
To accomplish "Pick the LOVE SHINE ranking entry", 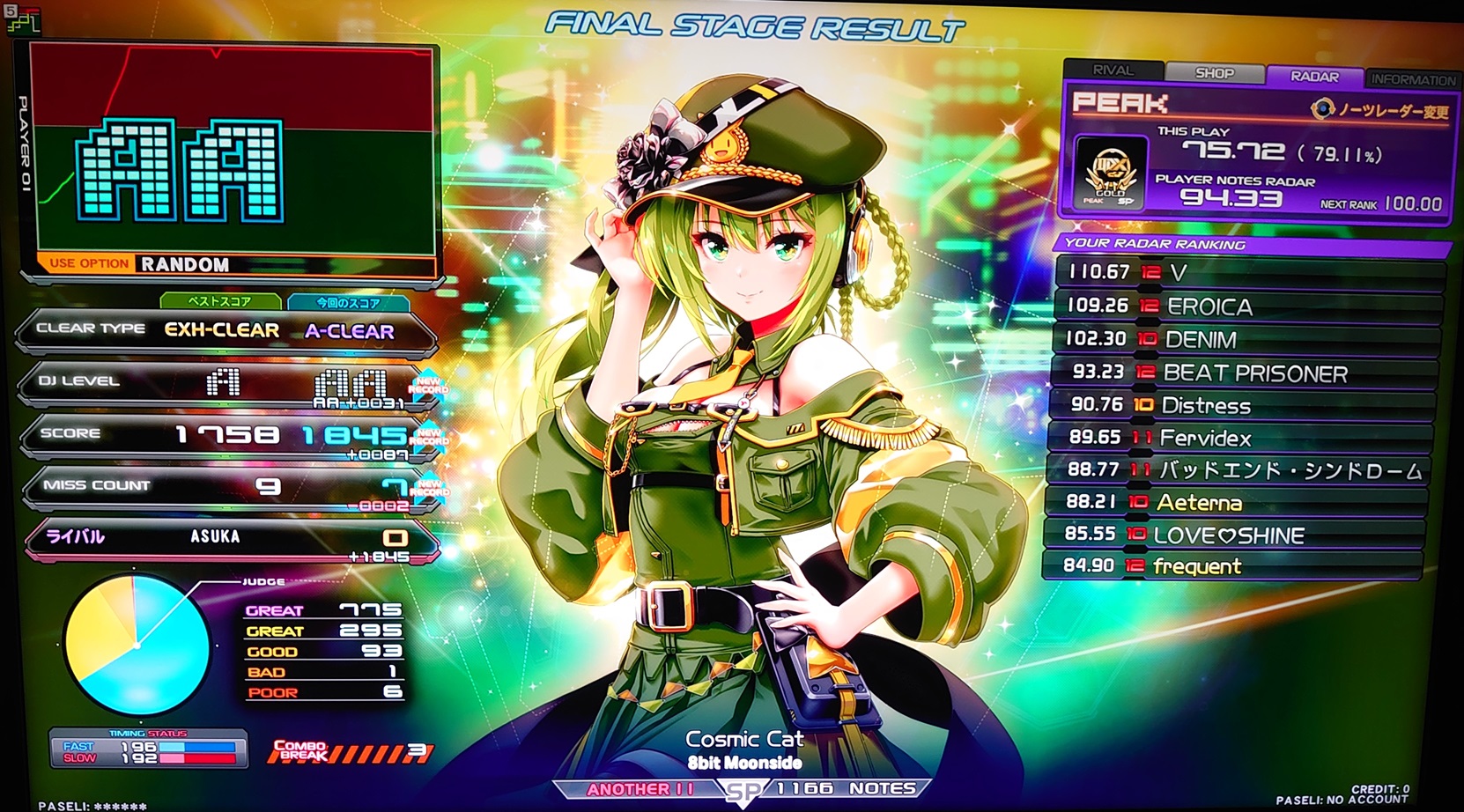I will pos(1233,535).
